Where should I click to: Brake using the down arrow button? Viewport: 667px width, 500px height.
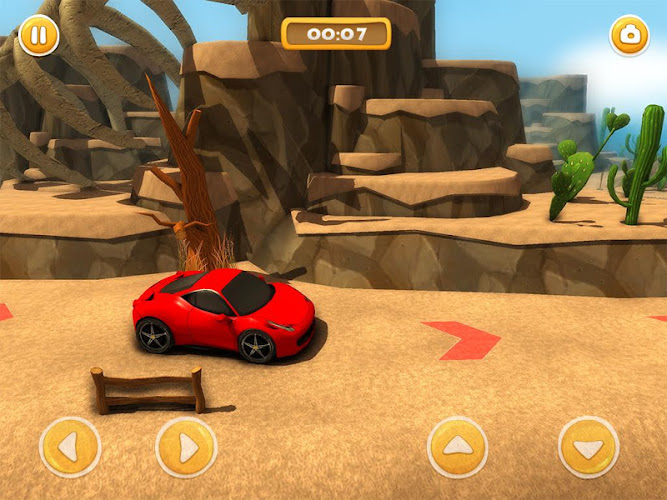[x=589, y=447]
